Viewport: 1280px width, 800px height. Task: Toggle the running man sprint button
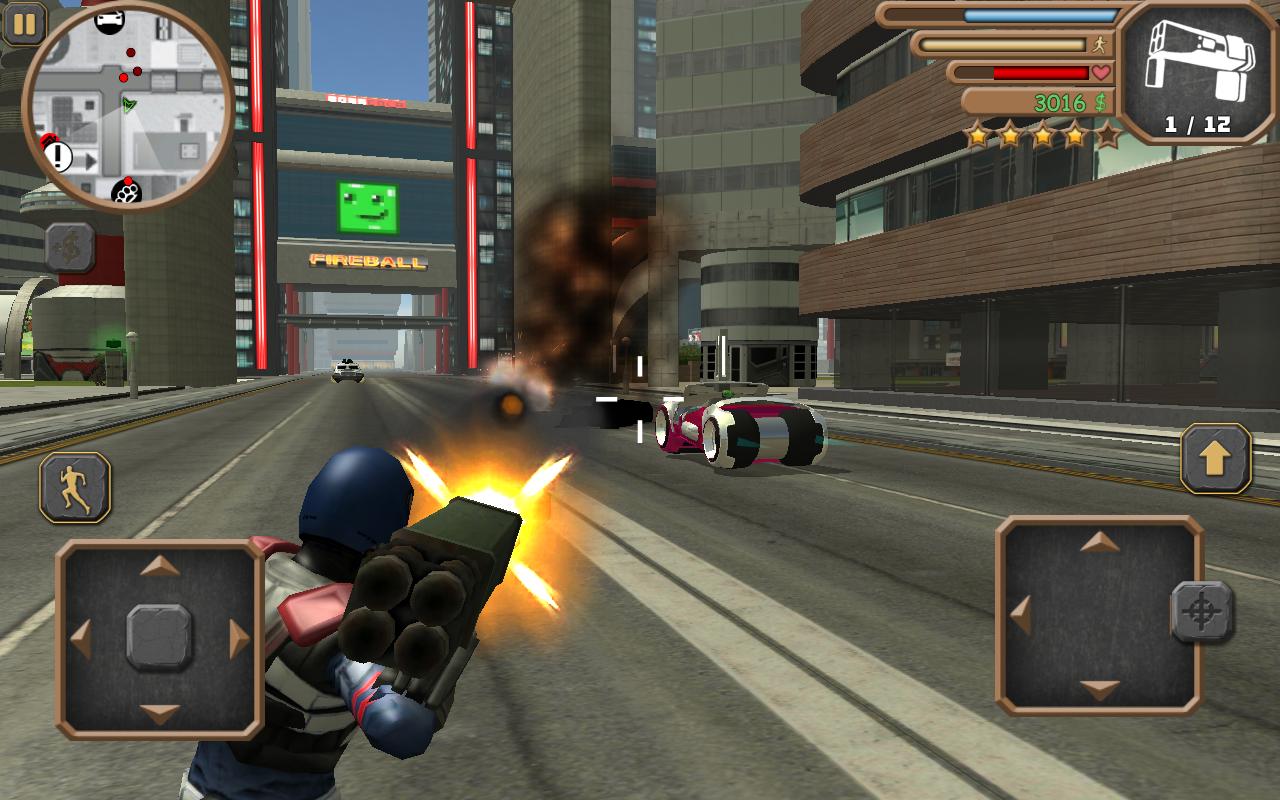tap(75, 487)
